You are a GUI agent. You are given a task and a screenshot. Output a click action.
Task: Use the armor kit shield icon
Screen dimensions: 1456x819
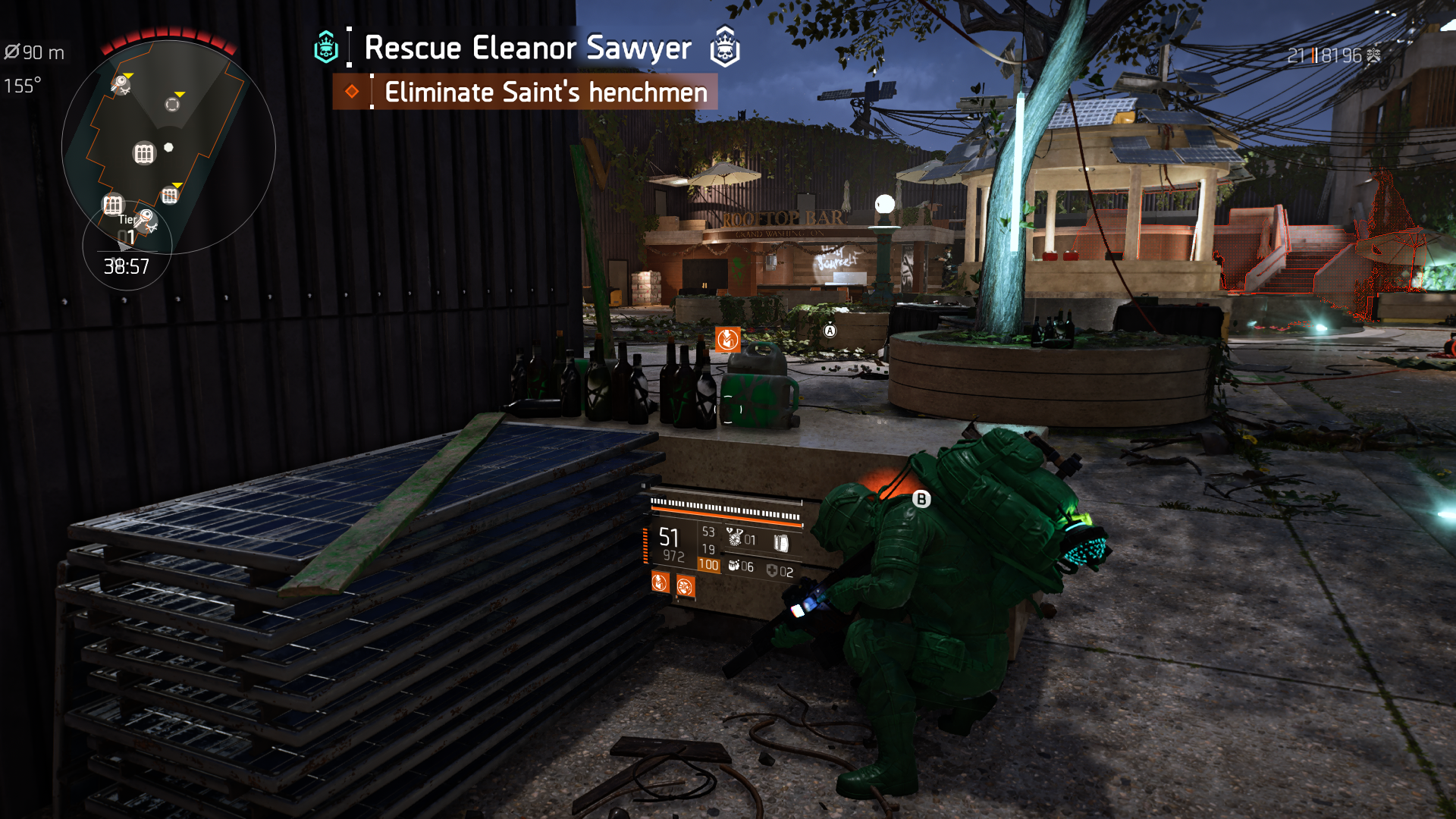click(x=772, y=571)
